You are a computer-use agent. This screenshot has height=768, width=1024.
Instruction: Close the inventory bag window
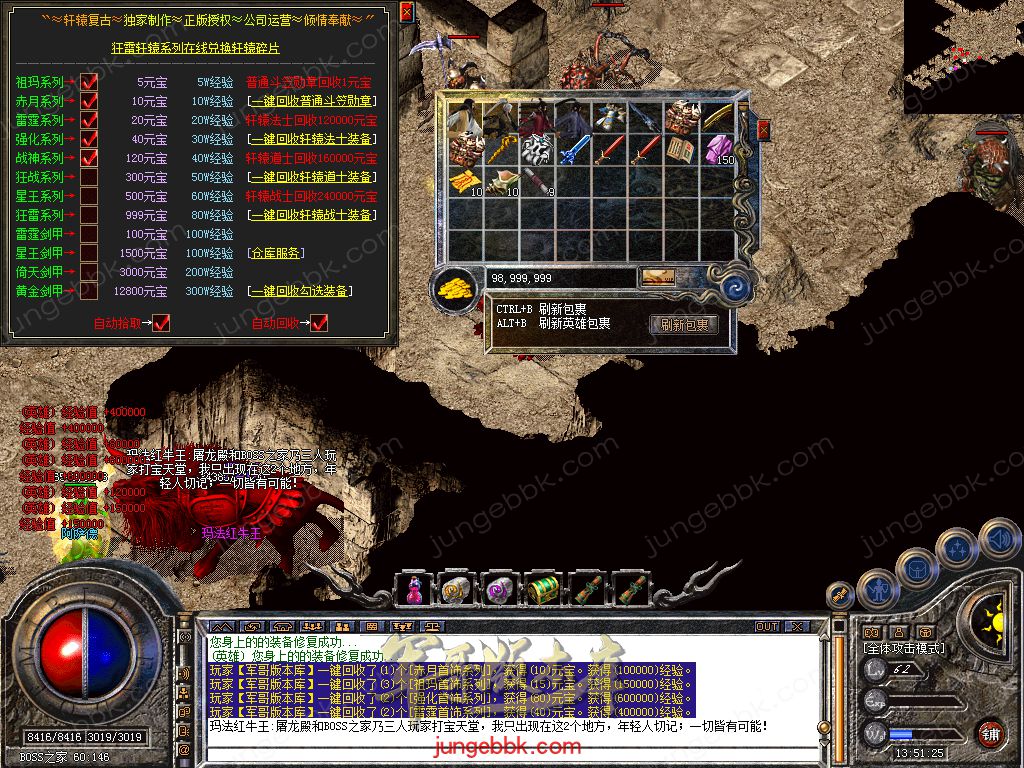click(764, 129)
